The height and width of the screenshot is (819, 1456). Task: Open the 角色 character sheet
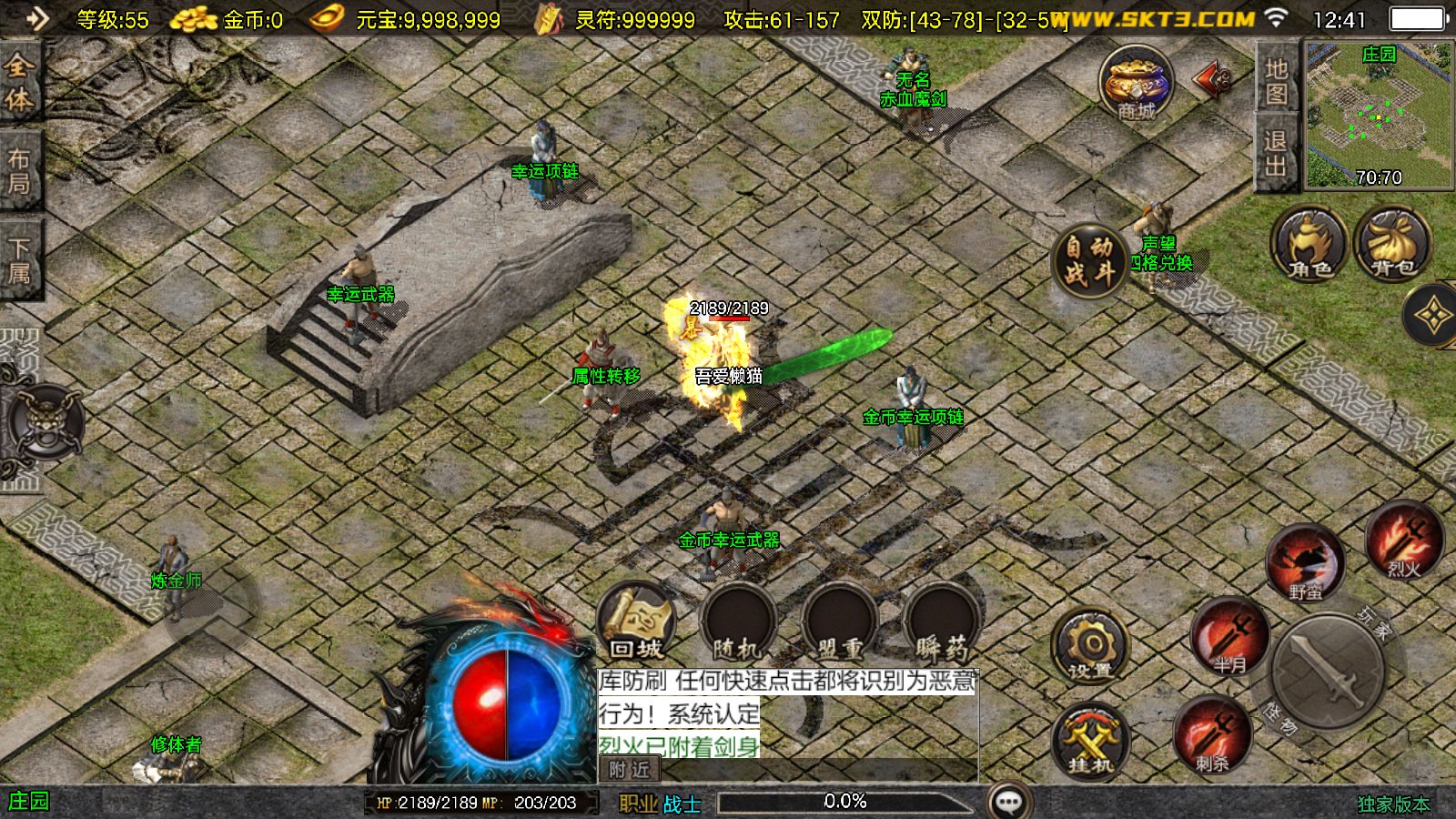coord(1309,244)
